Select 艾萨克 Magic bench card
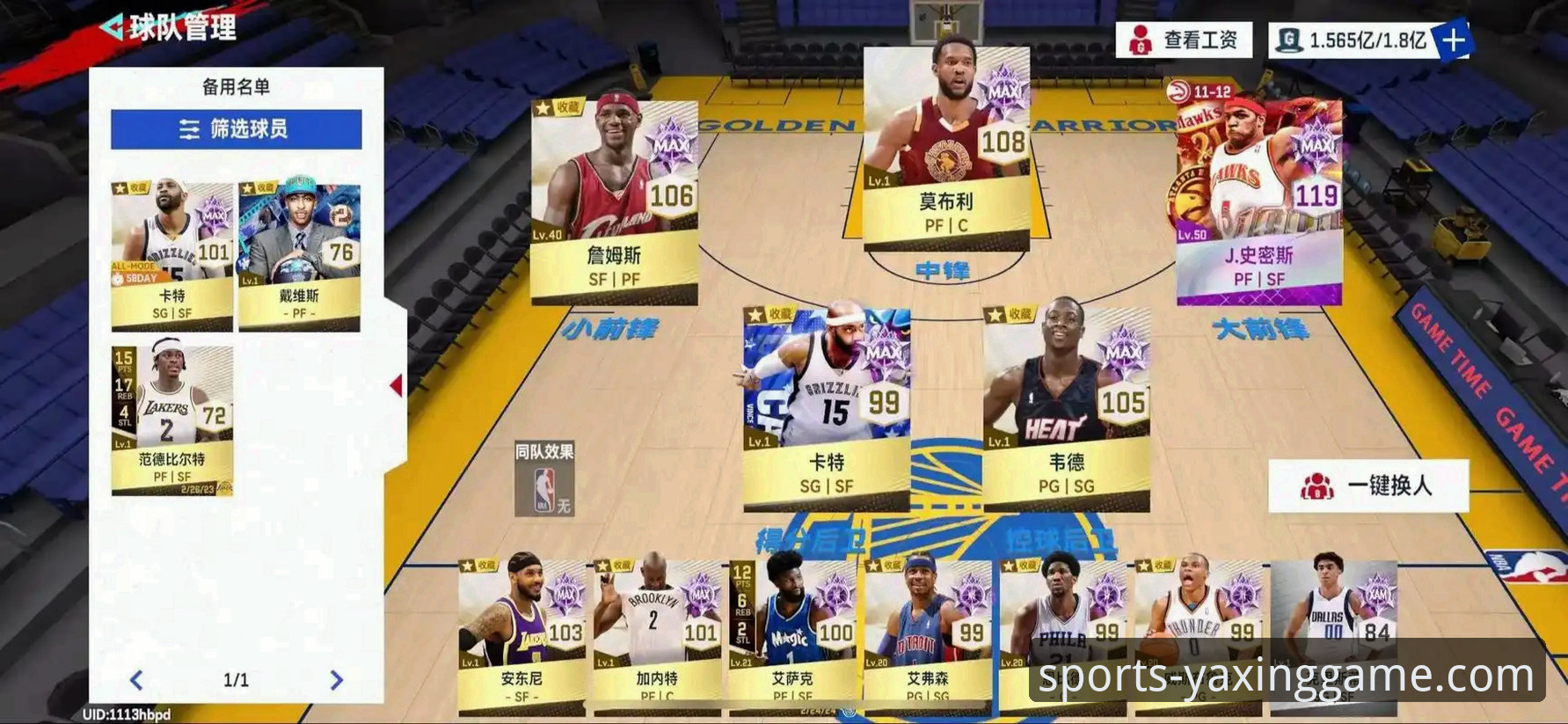 (x=792, y=633)
